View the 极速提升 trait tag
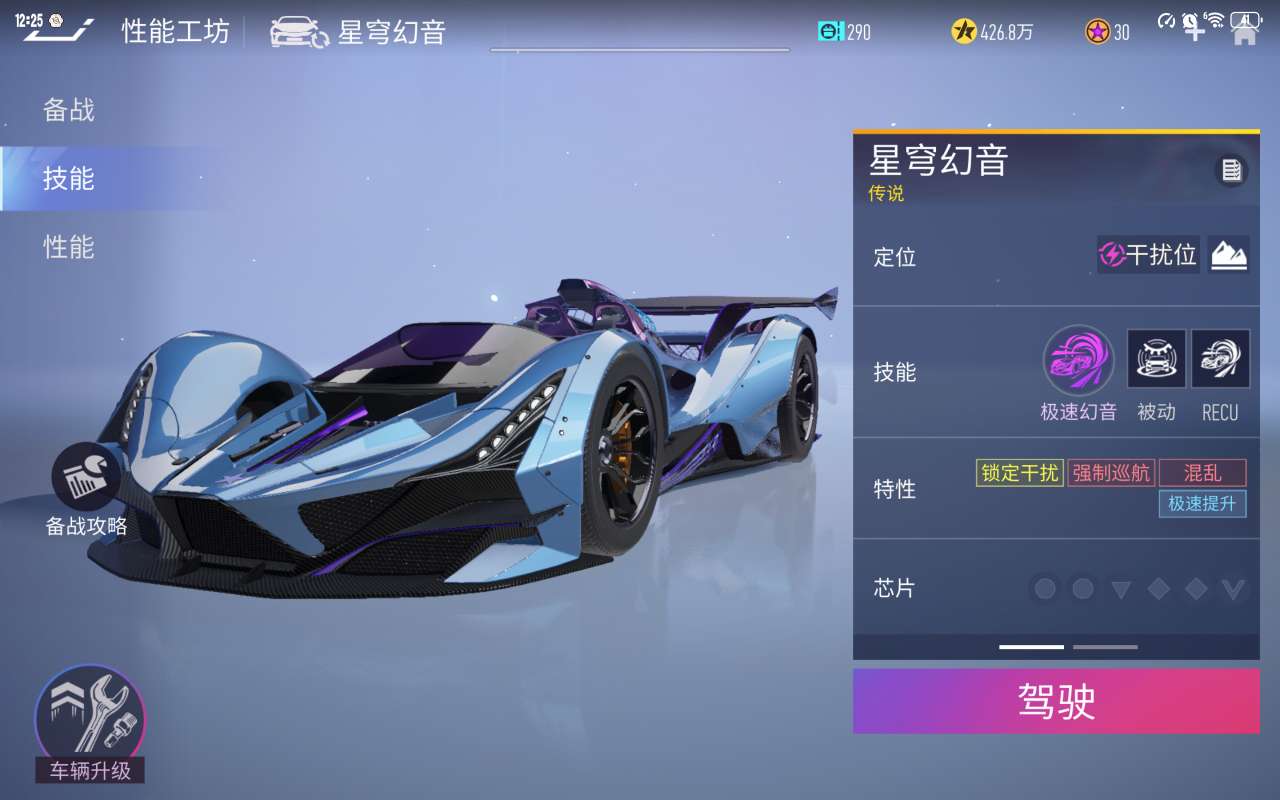Screen dimensions: 1280x800 coord(1202,503)
